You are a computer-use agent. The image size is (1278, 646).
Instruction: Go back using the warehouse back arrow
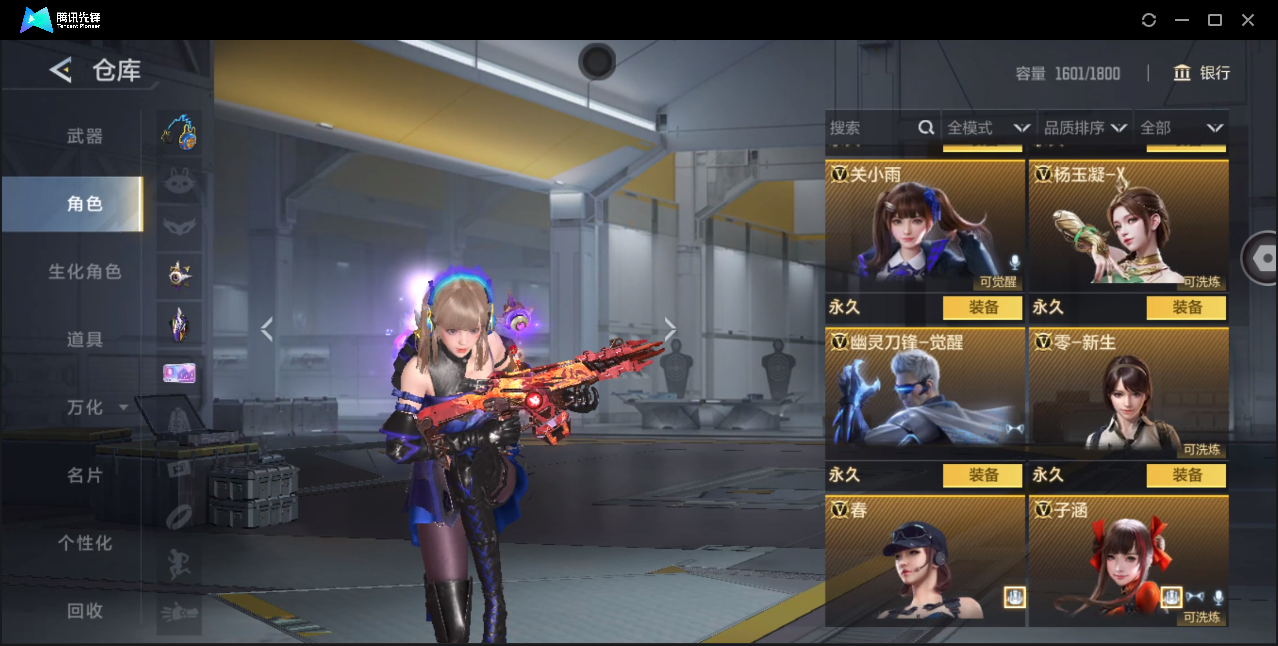pos(61,70)
